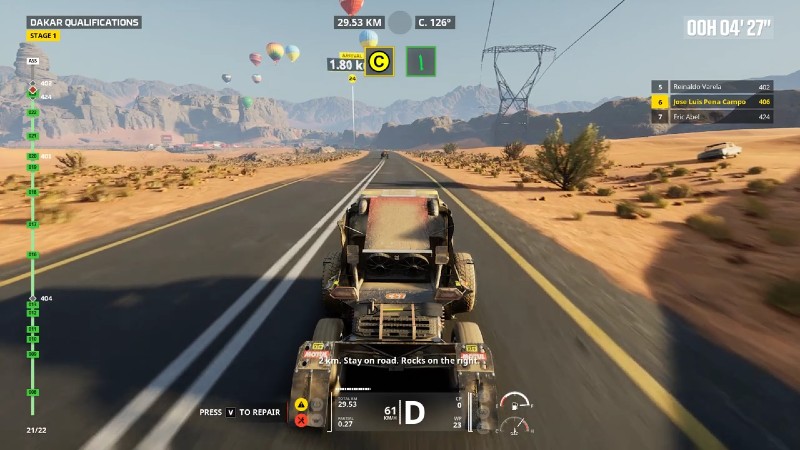Screen dimensions: 800x450
Task: Click the fuel gauge dial
Action: point(513,402)
